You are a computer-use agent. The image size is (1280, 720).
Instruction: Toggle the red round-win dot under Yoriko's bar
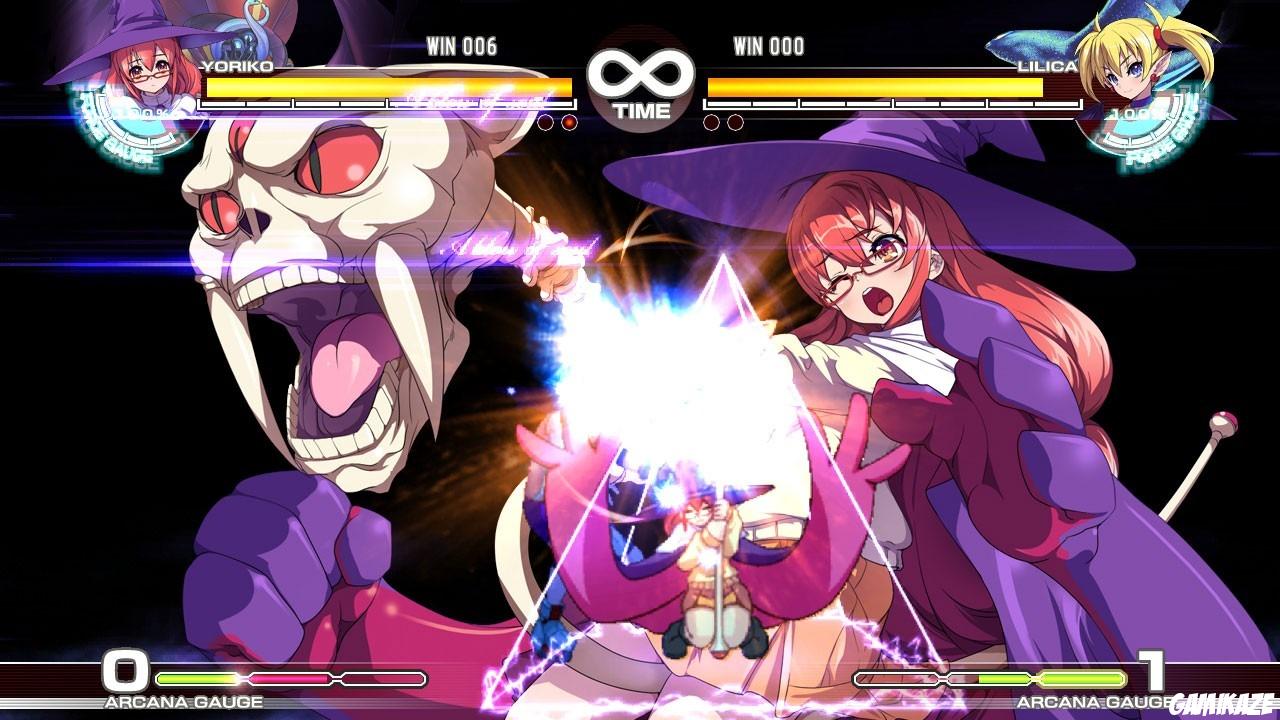pyautogui.click(x=568, y=121)
